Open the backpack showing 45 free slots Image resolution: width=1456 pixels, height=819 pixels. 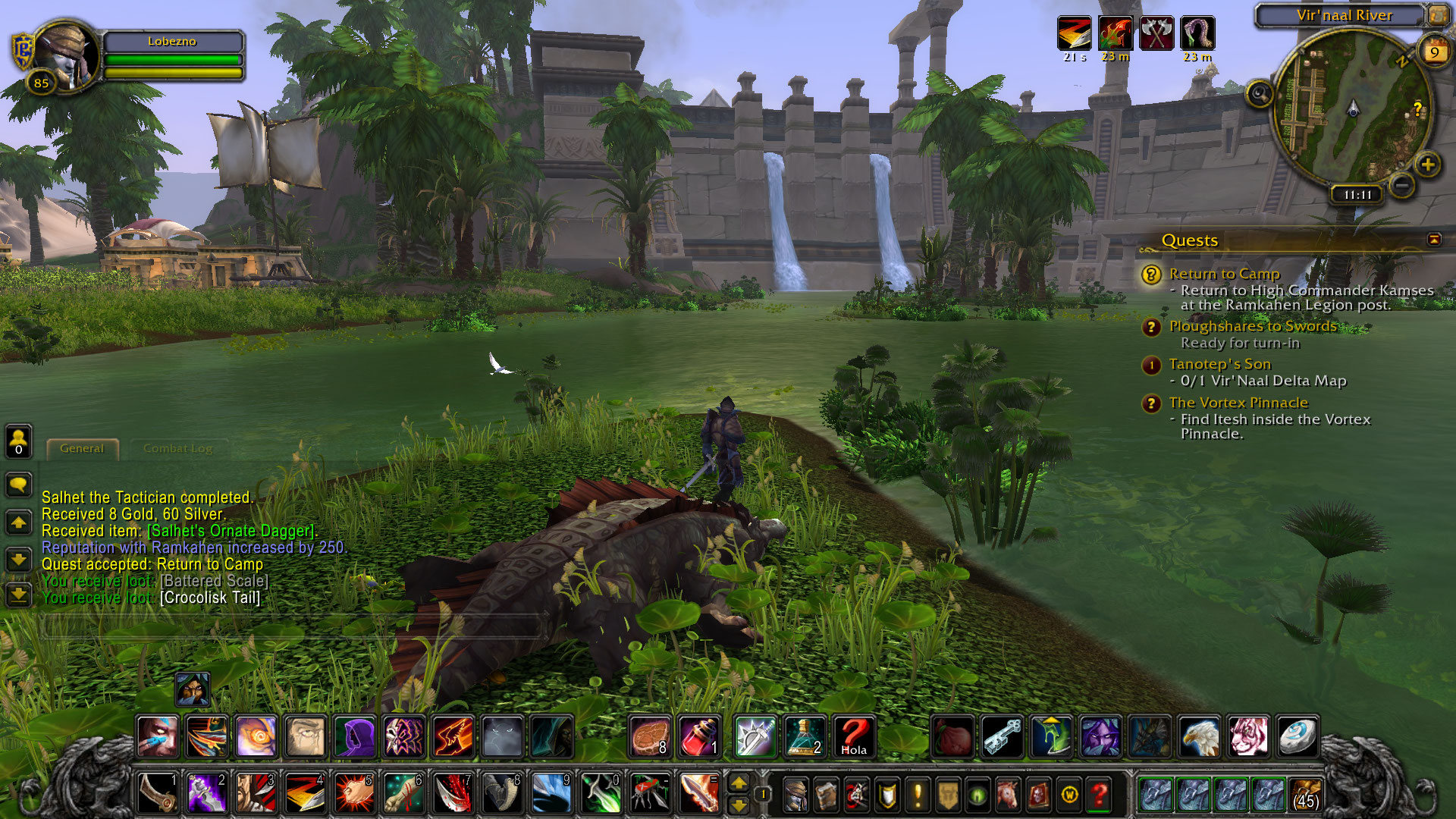(x=1305, y=794)
